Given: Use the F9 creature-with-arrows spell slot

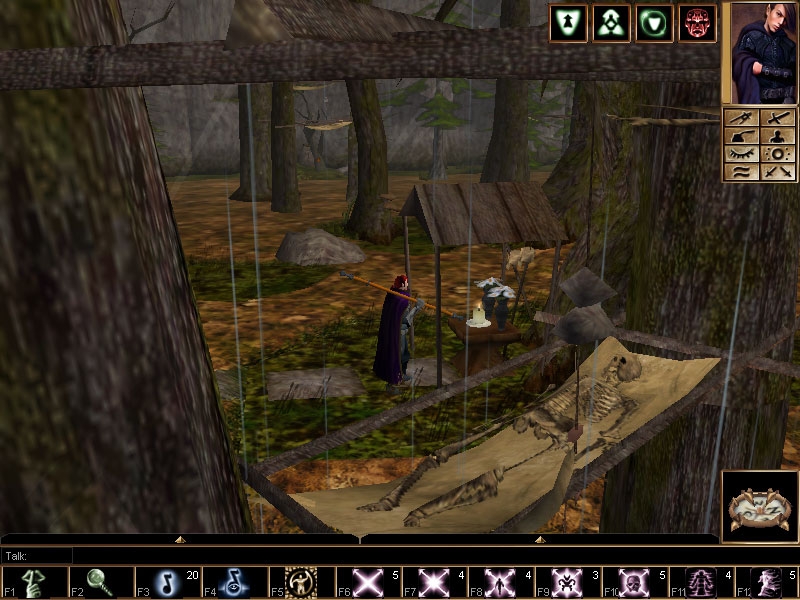Looking at the screenshot, I should pyautogui.click(x=568, y=583).
